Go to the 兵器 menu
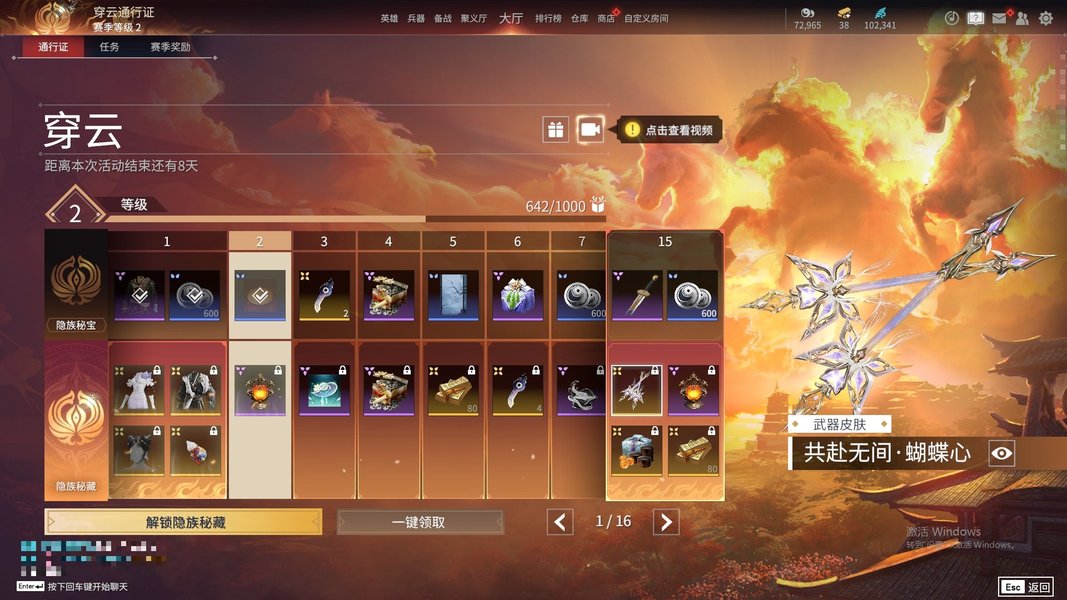This screenshot has width=1067, height=600. pos(416,18)
